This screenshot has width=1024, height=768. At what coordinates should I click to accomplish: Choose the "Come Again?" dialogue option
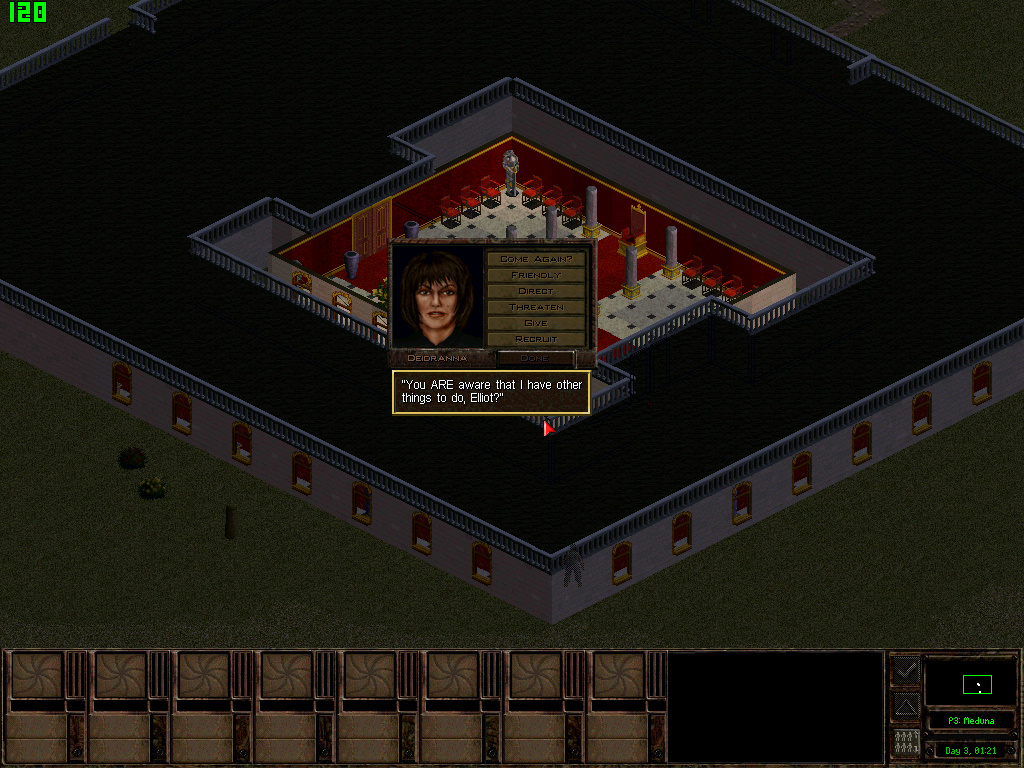[x=535, y=259]
